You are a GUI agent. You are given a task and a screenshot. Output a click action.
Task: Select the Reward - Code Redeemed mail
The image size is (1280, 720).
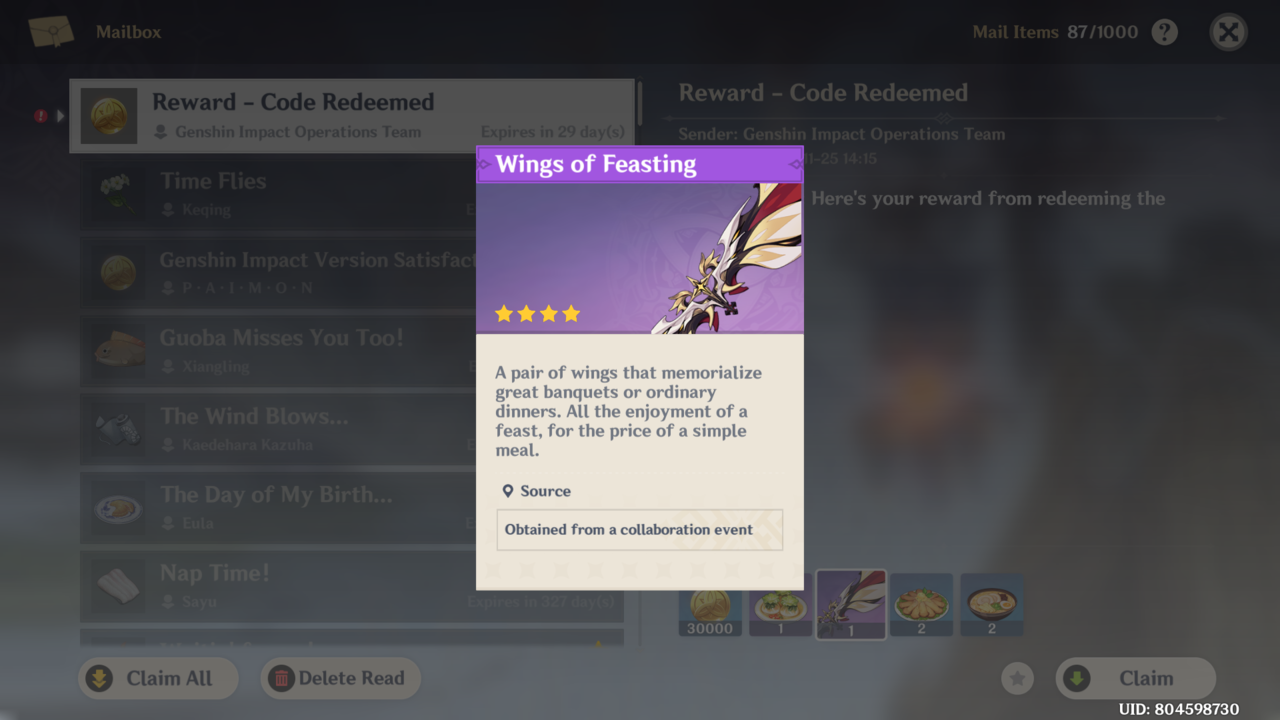[350, 115]
